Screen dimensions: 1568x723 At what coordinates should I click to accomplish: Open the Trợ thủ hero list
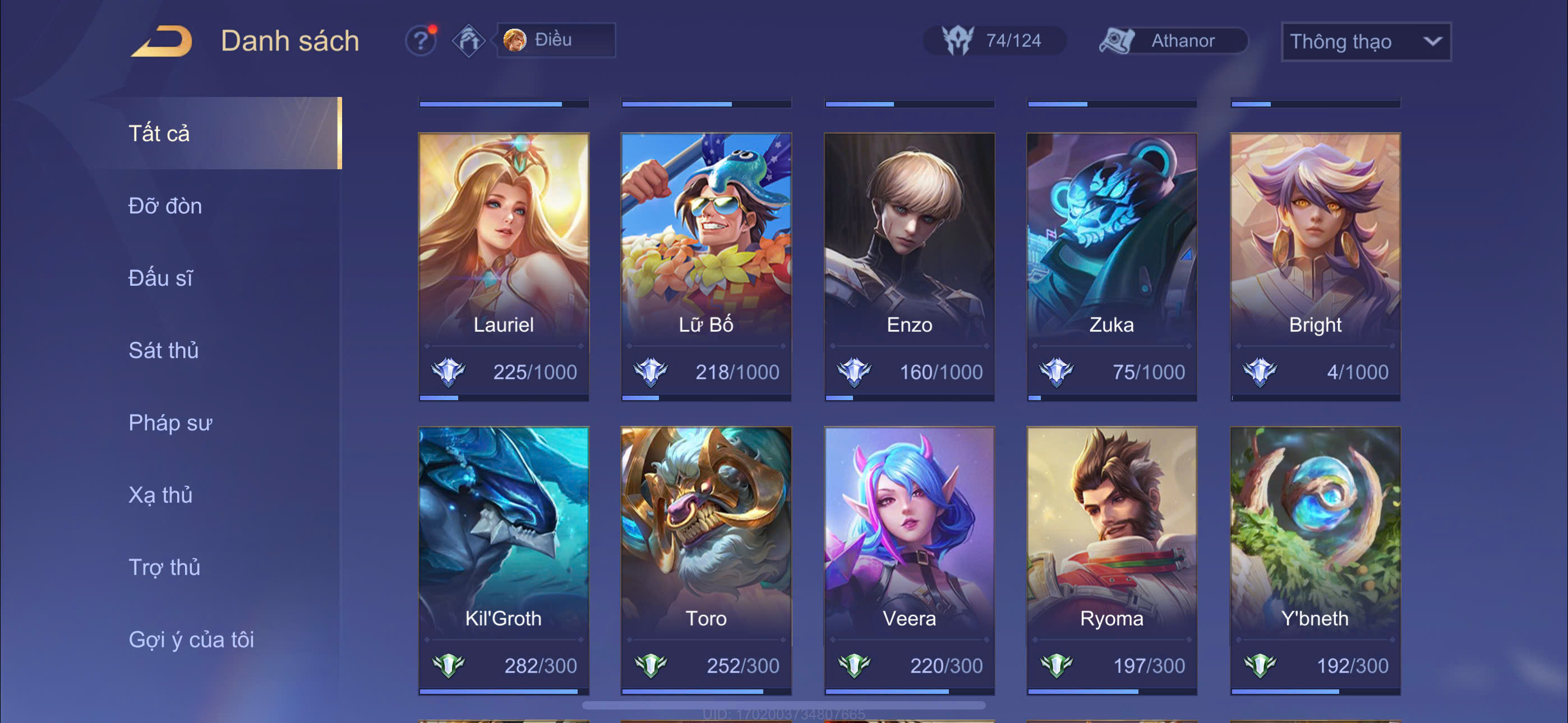(x=164, y=567)
